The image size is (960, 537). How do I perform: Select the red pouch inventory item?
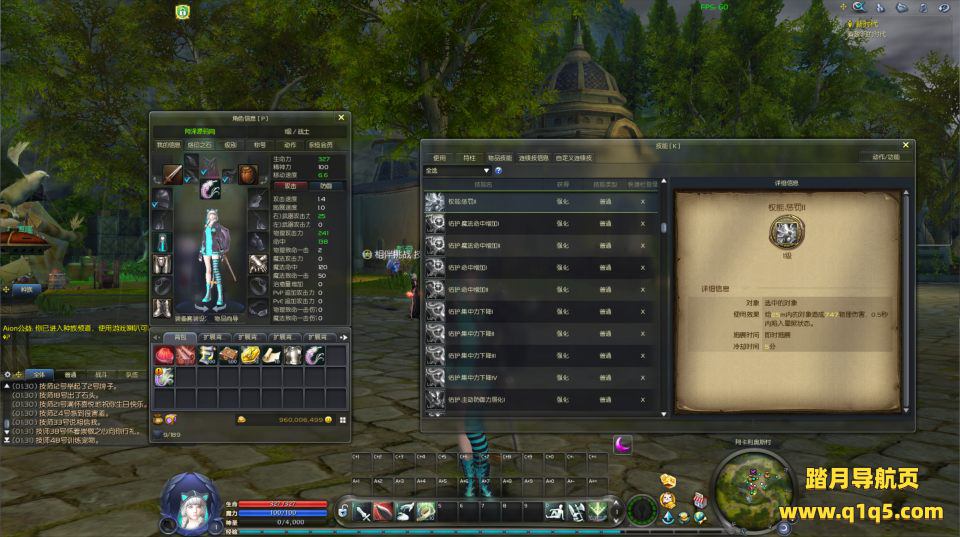162,355
